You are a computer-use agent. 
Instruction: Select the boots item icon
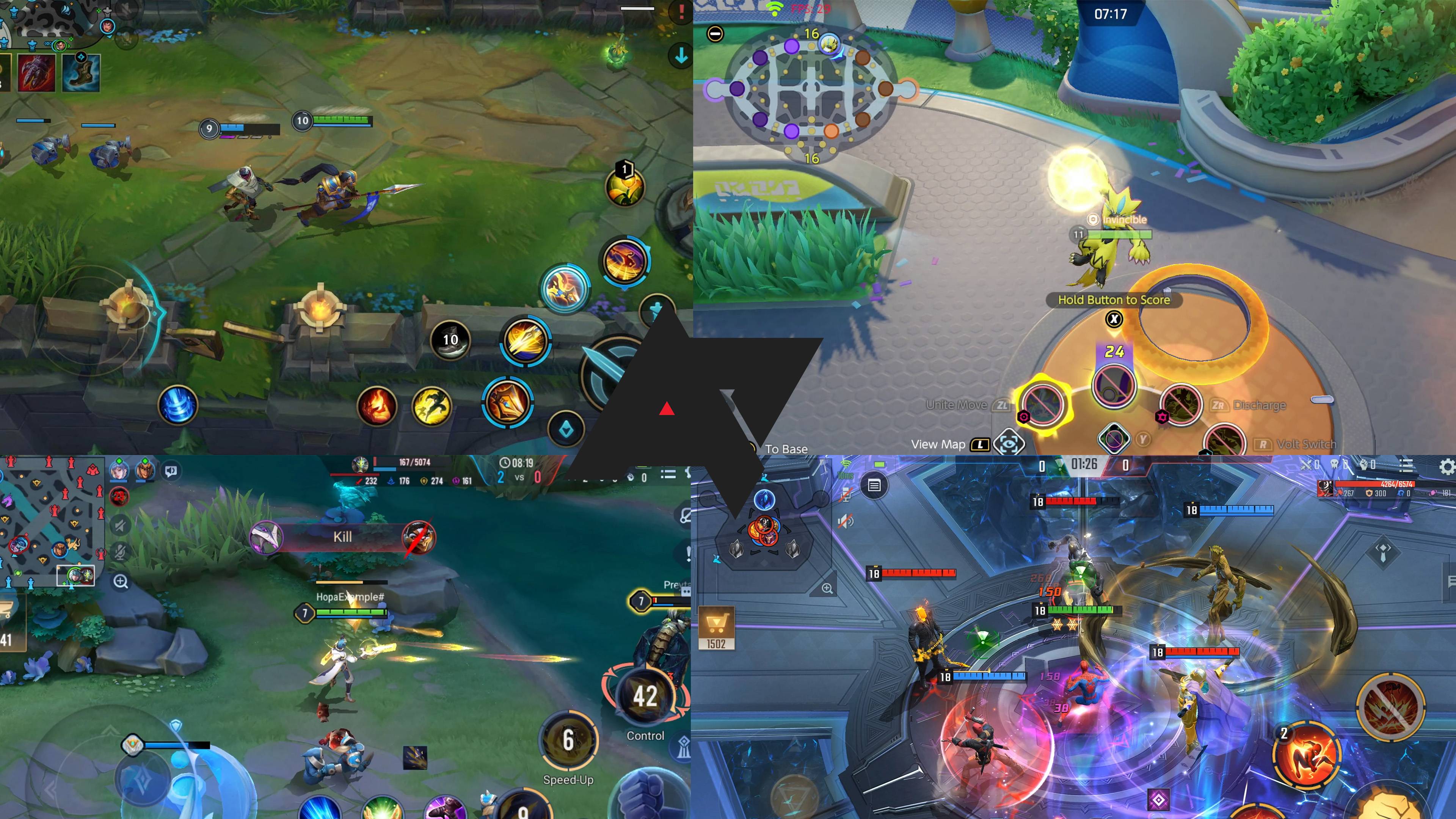coord(82,73)
